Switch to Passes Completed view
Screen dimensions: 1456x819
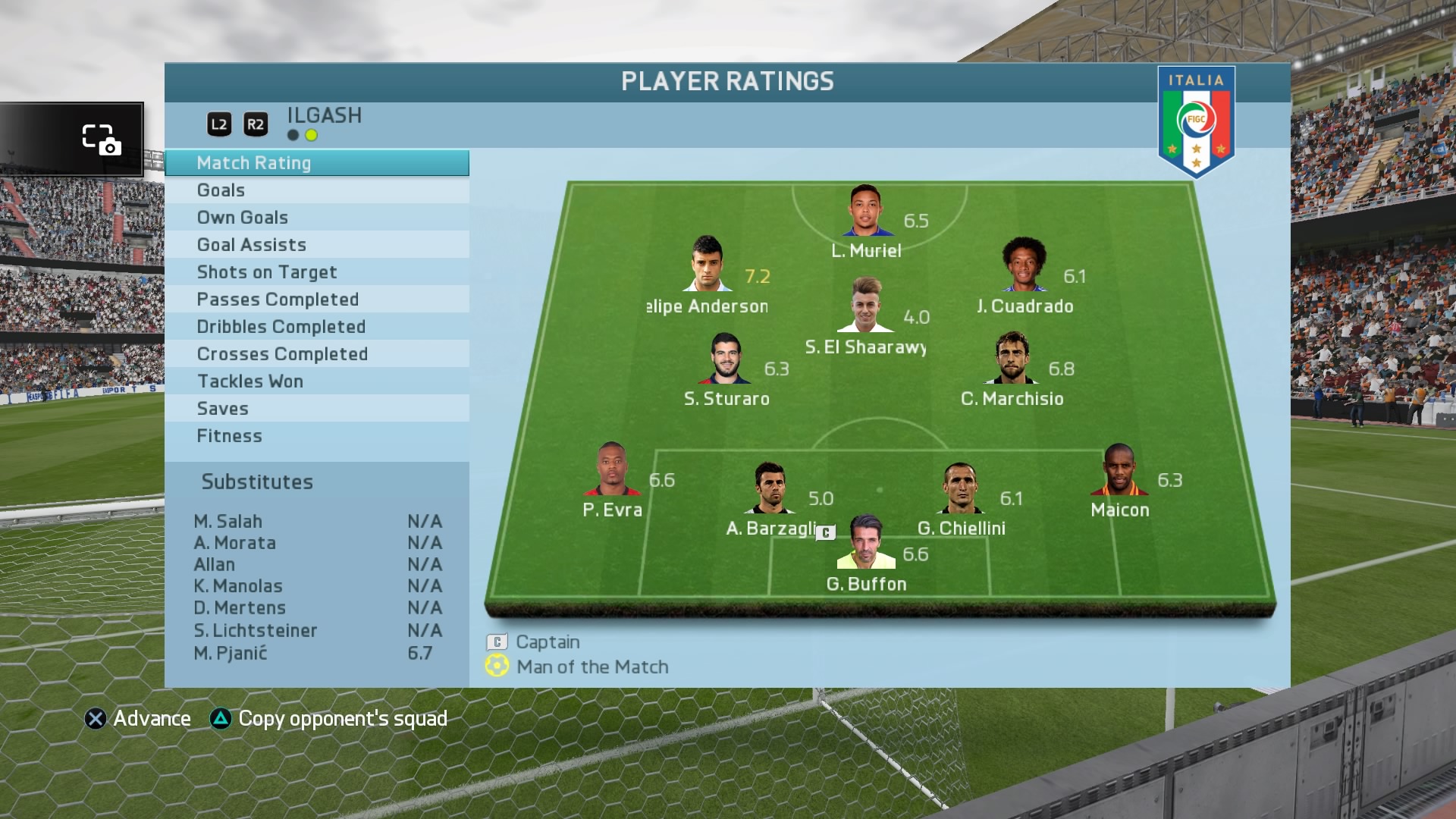316,300
